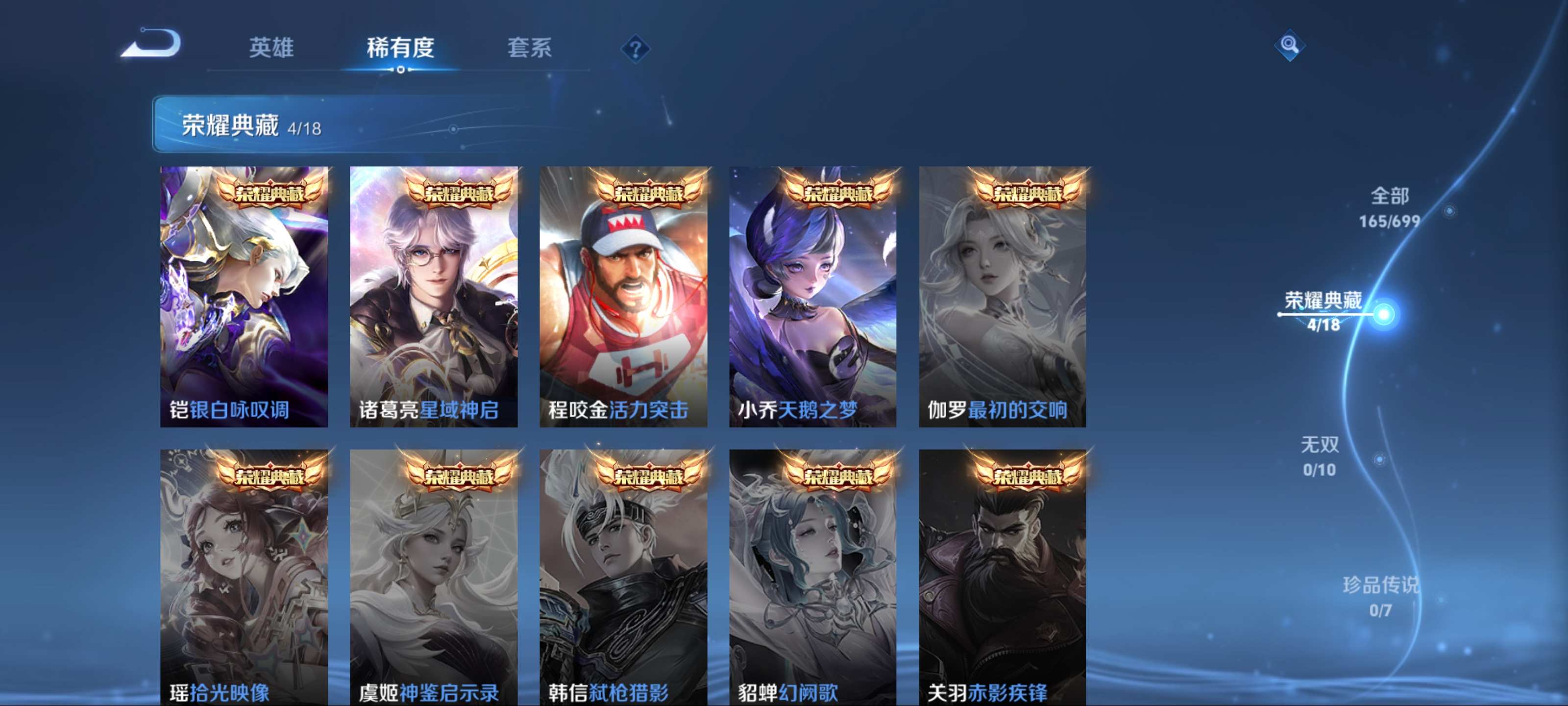Open the 套系 tab
The image size is (1568, 706).
[529, 48]
